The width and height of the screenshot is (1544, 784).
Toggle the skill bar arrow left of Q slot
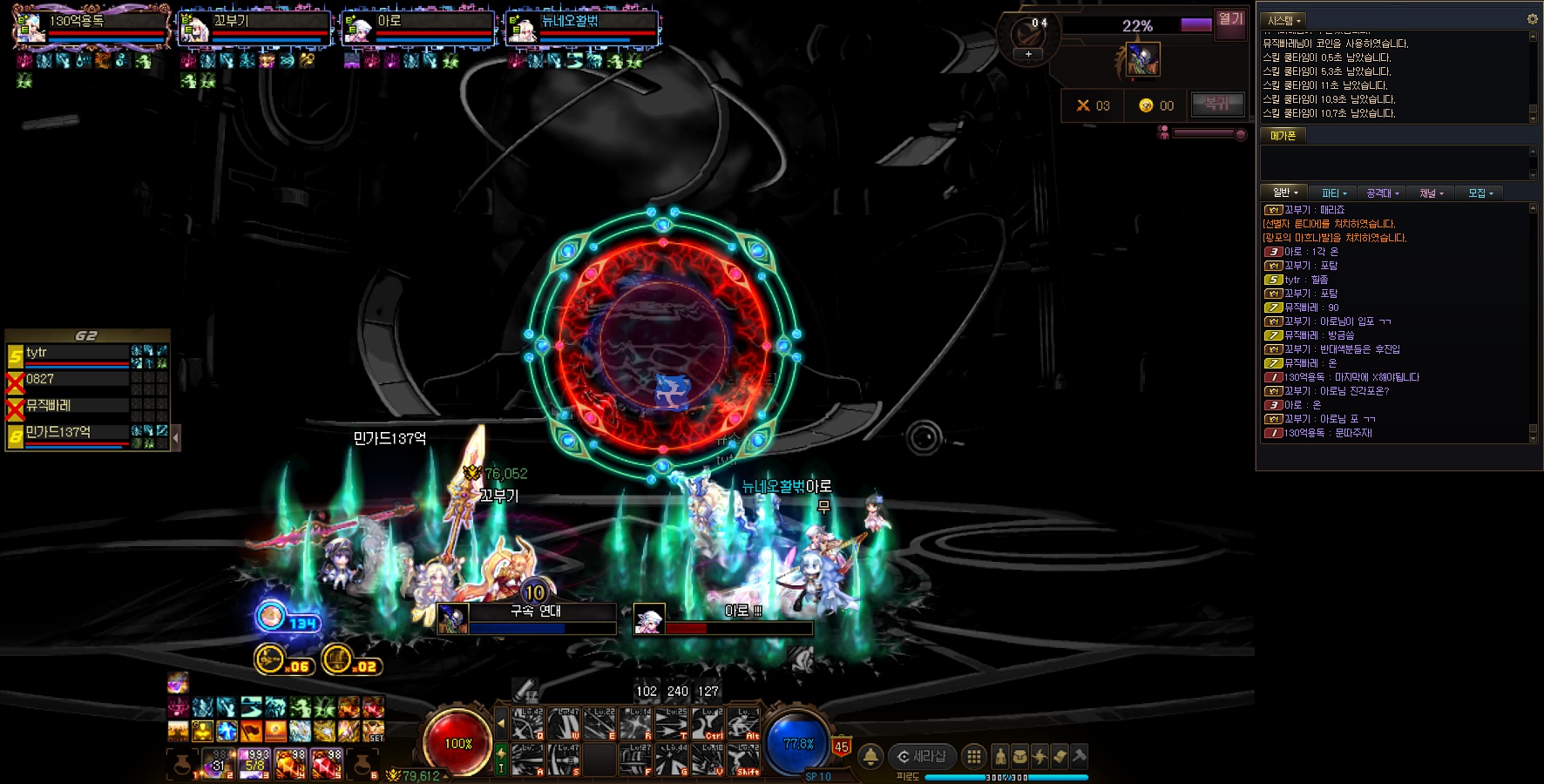(501, 723)
